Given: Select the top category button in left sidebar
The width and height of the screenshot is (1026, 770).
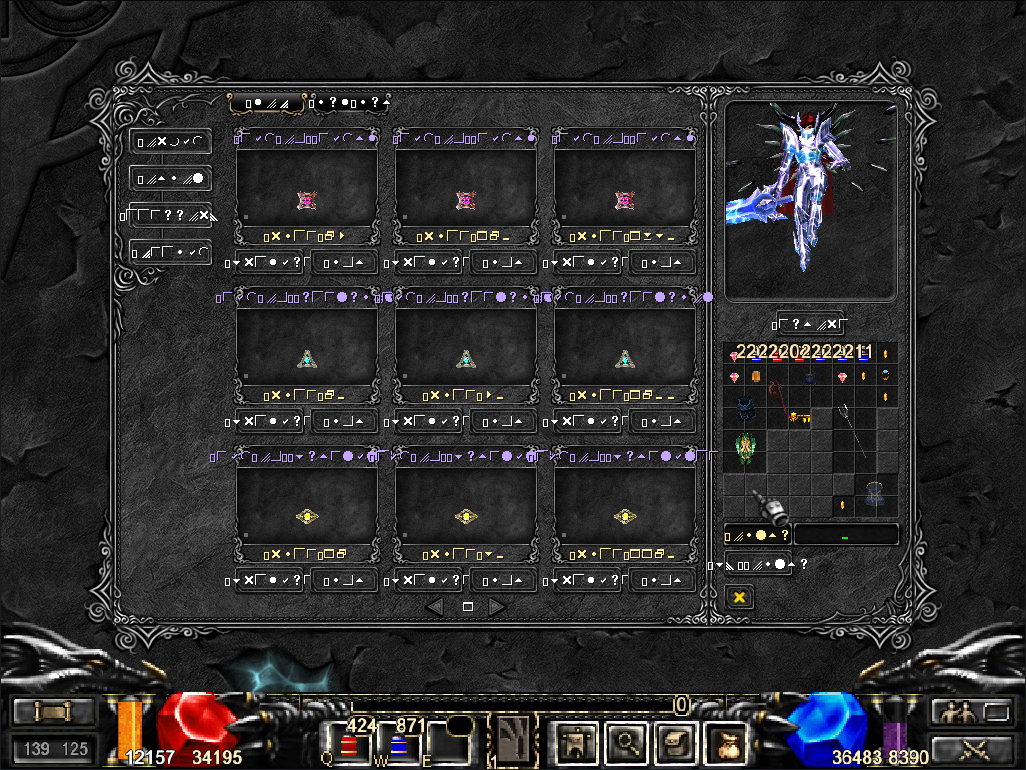Looking at the screenshot, I should (x=170, y=142).
